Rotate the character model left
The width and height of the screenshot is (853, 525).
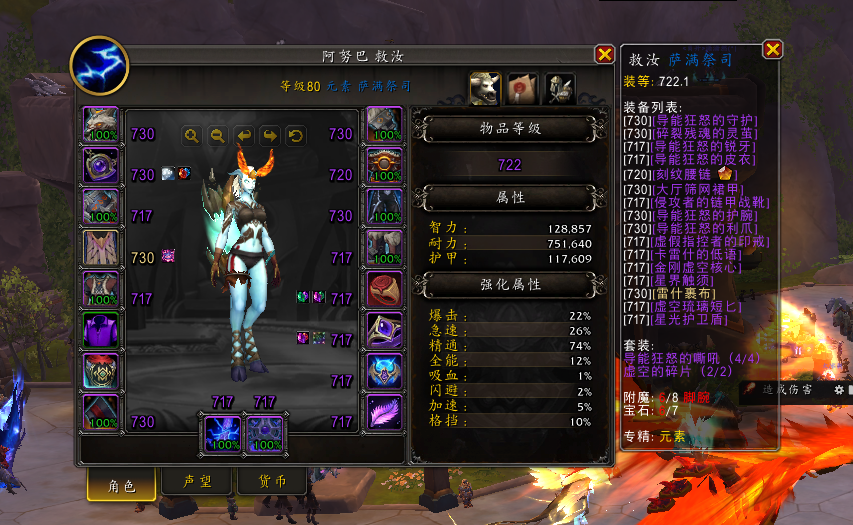243,135
